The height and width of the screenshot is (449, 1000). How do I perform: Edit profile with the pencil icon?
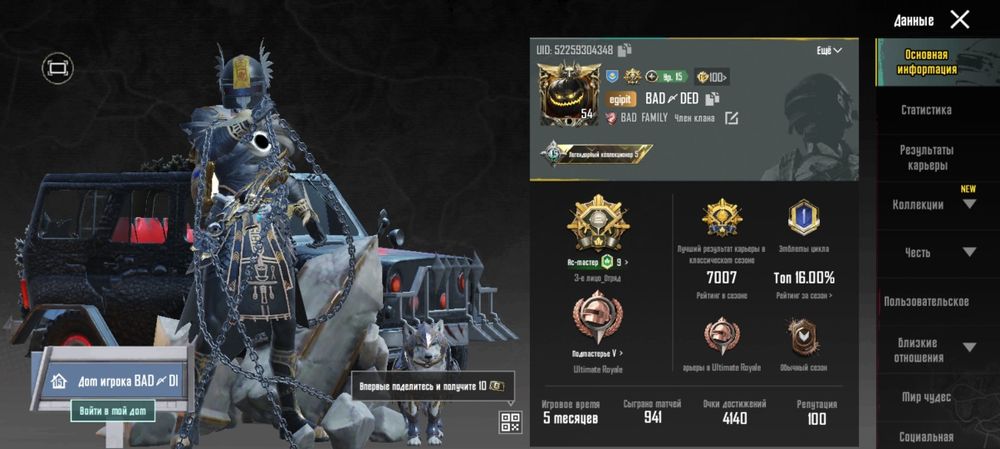(732, 118)
